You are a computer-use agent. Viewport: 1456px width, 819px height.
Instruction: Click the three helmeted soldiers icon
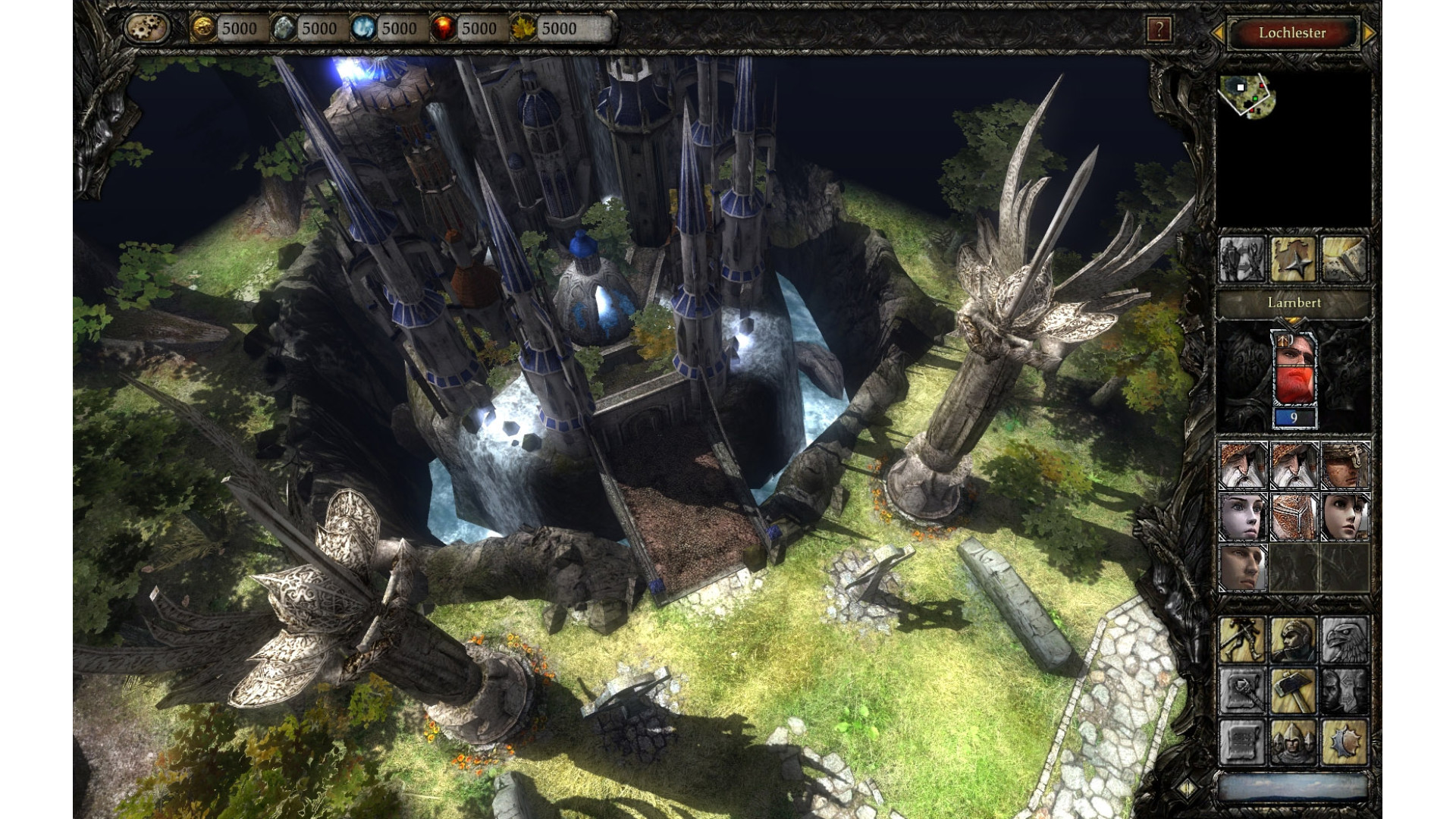tap(1294, 742)
